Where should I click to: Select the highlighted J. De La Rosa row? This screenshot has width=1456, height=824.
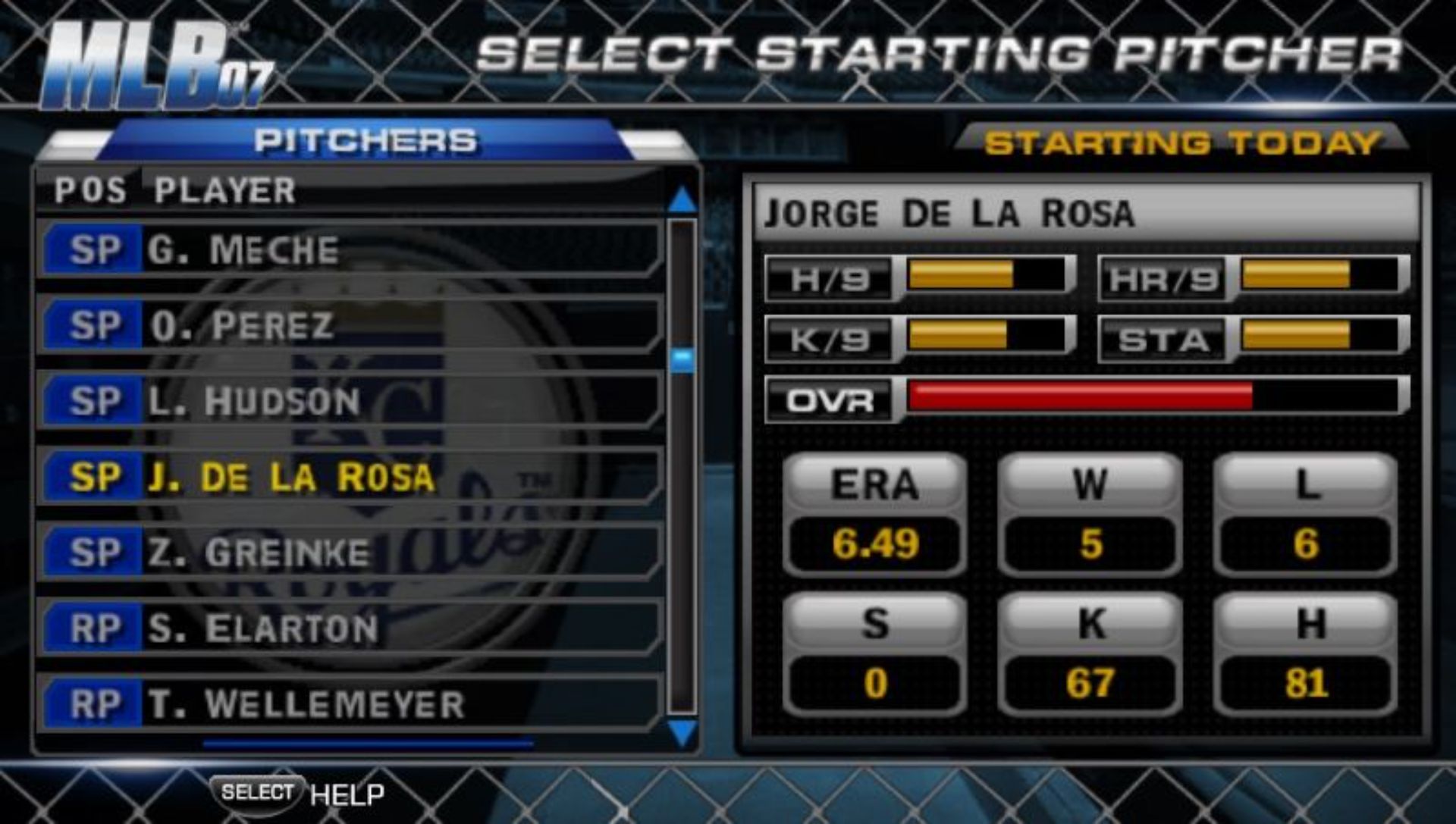349,477
